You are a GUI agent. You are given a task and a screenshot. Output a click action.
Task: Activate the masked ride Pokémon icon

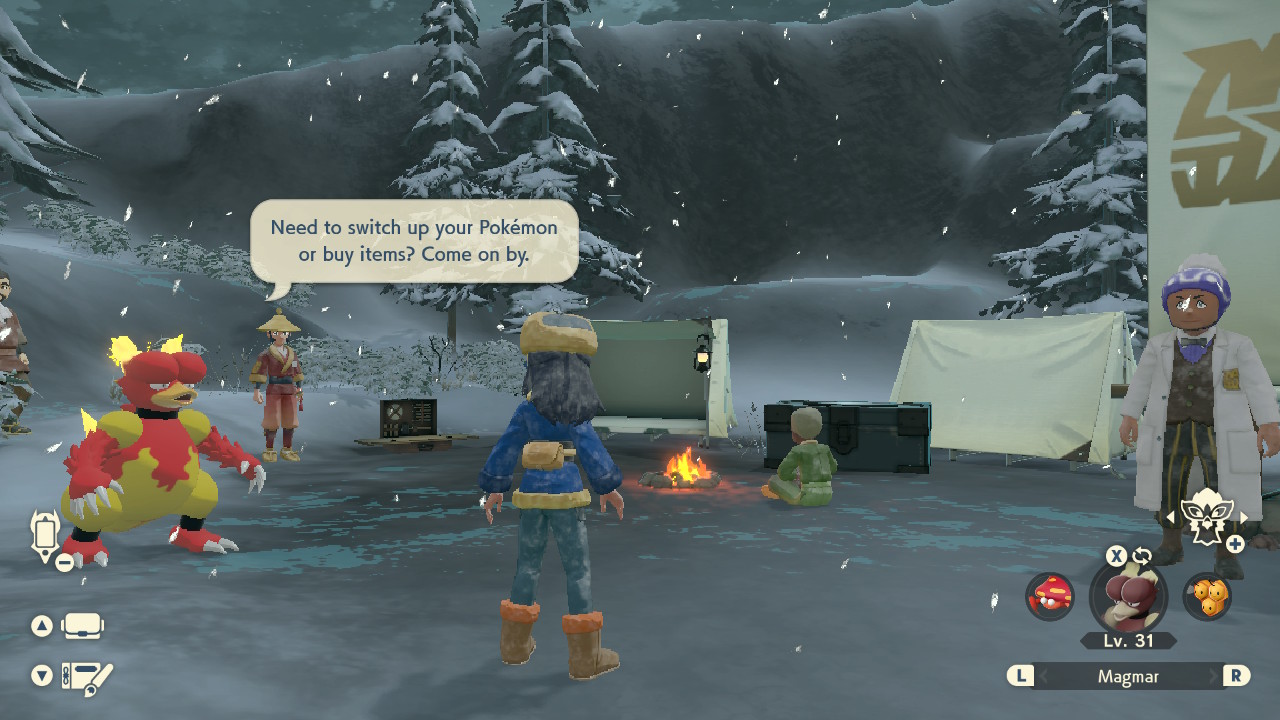[x=1205, y=517]
